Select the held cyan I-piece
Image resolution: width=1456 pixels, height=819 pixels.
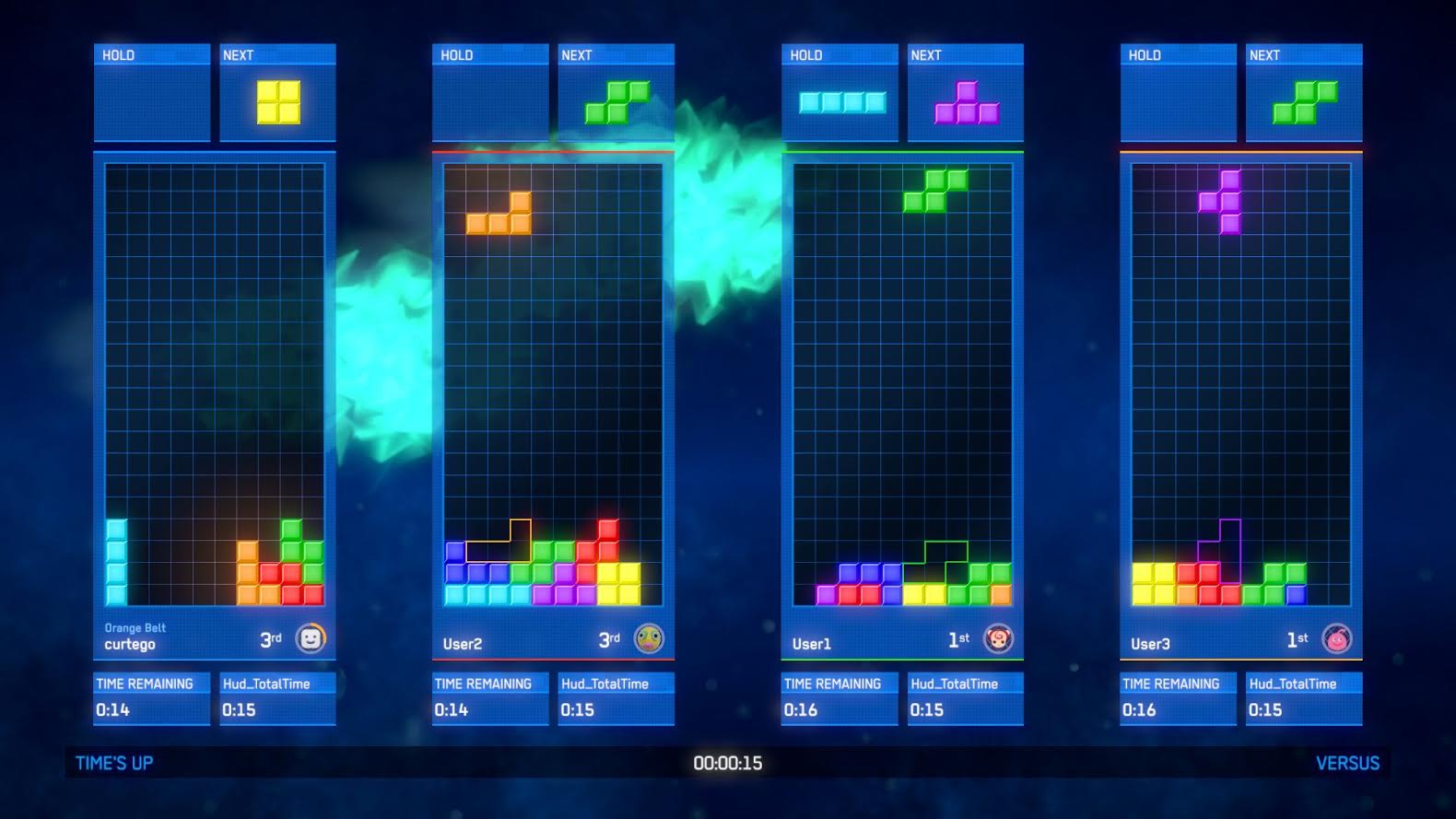point(842,102)
